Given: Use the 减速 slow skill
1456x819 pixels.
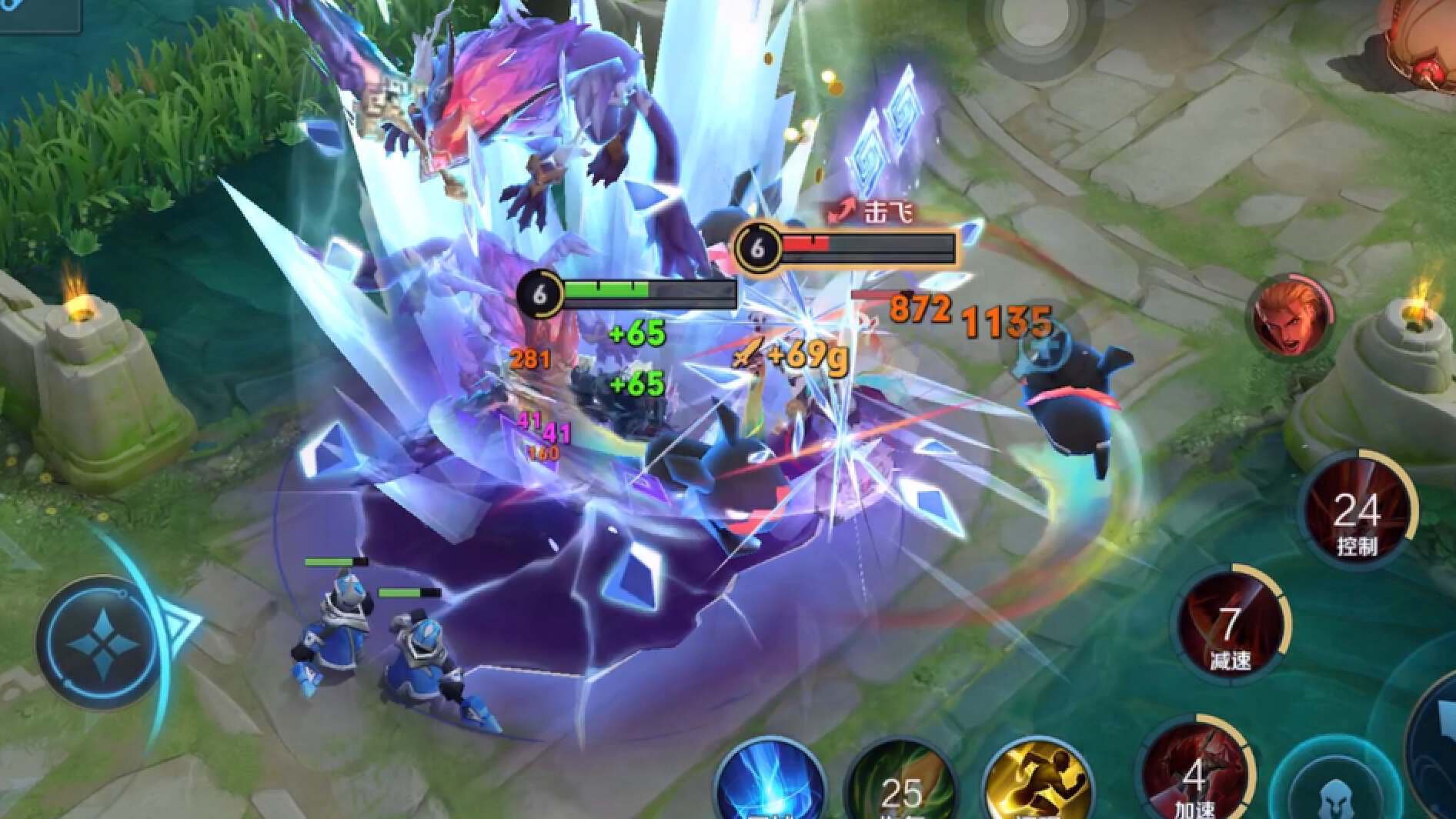Looking at the screenshot, I should [1229, 625].
